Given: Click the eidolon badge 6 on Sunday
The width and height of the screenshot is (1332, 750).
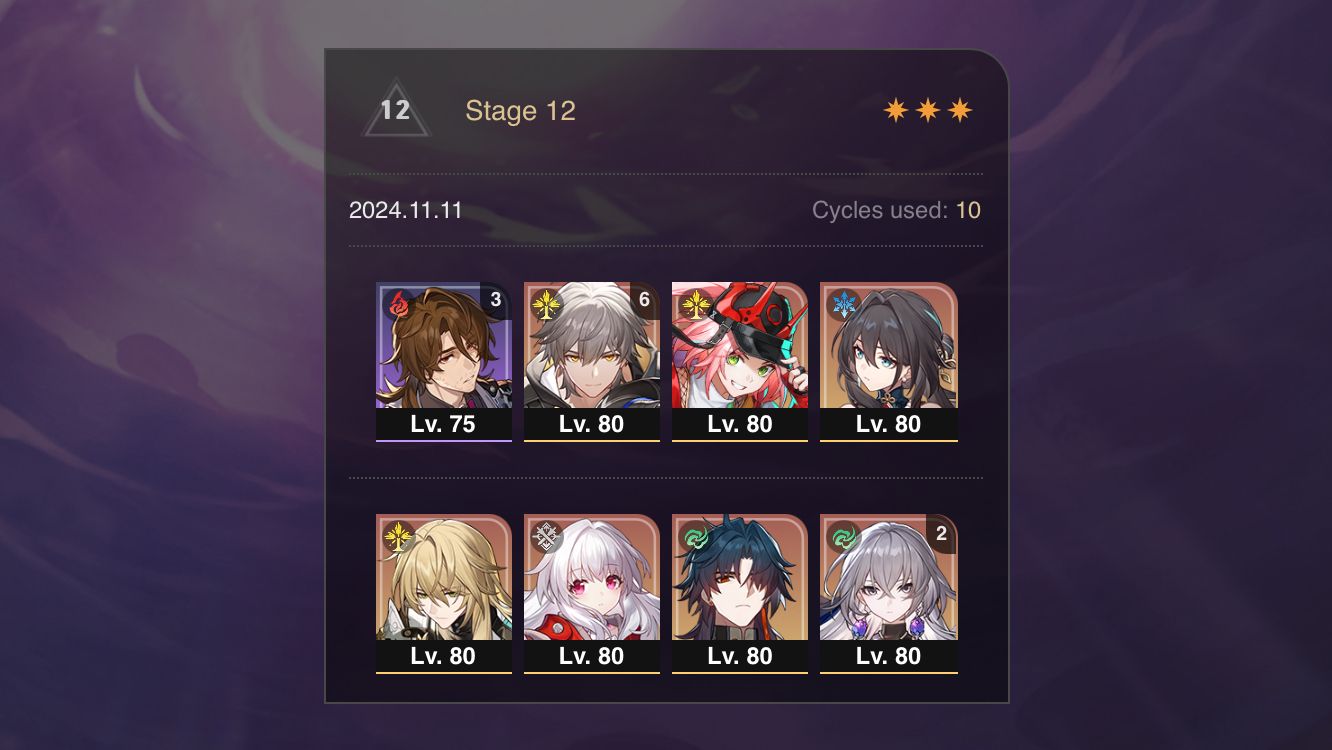Looking at the screenshot, I should 643,298.
